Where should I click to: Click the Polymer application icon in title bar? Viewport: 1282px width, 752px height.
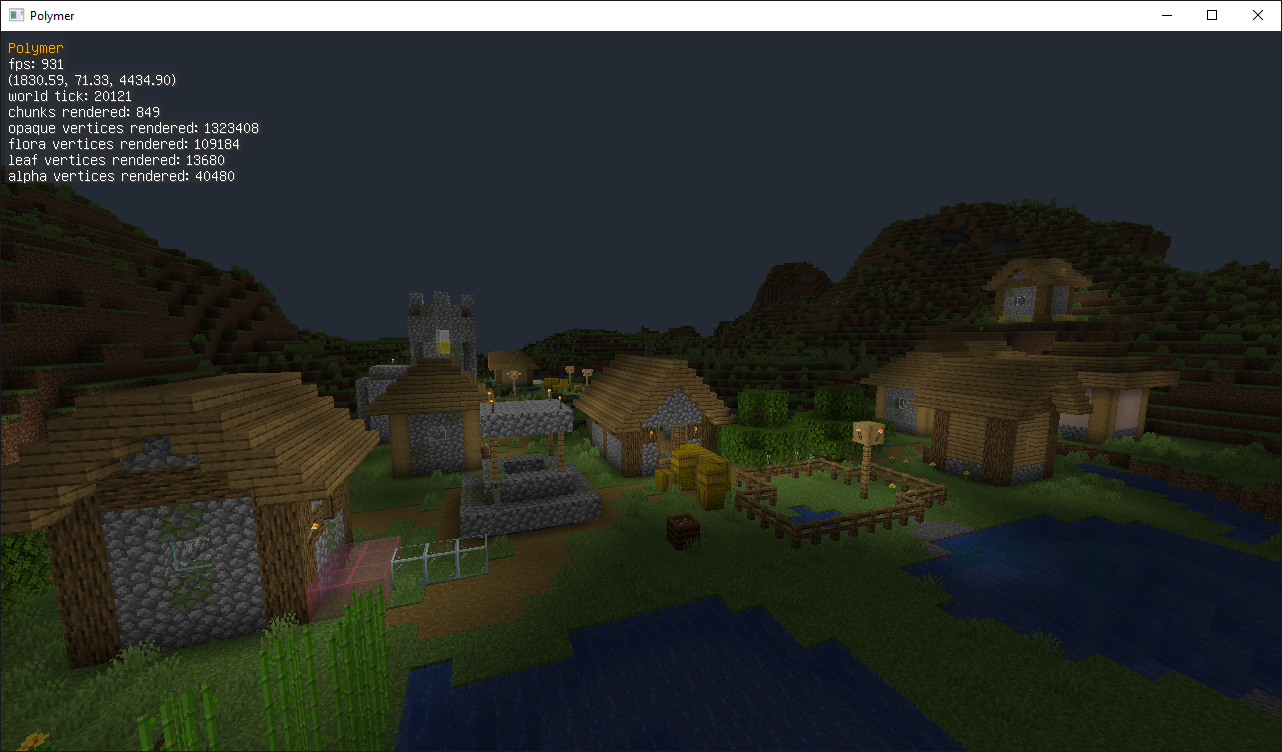click(16, 15)
